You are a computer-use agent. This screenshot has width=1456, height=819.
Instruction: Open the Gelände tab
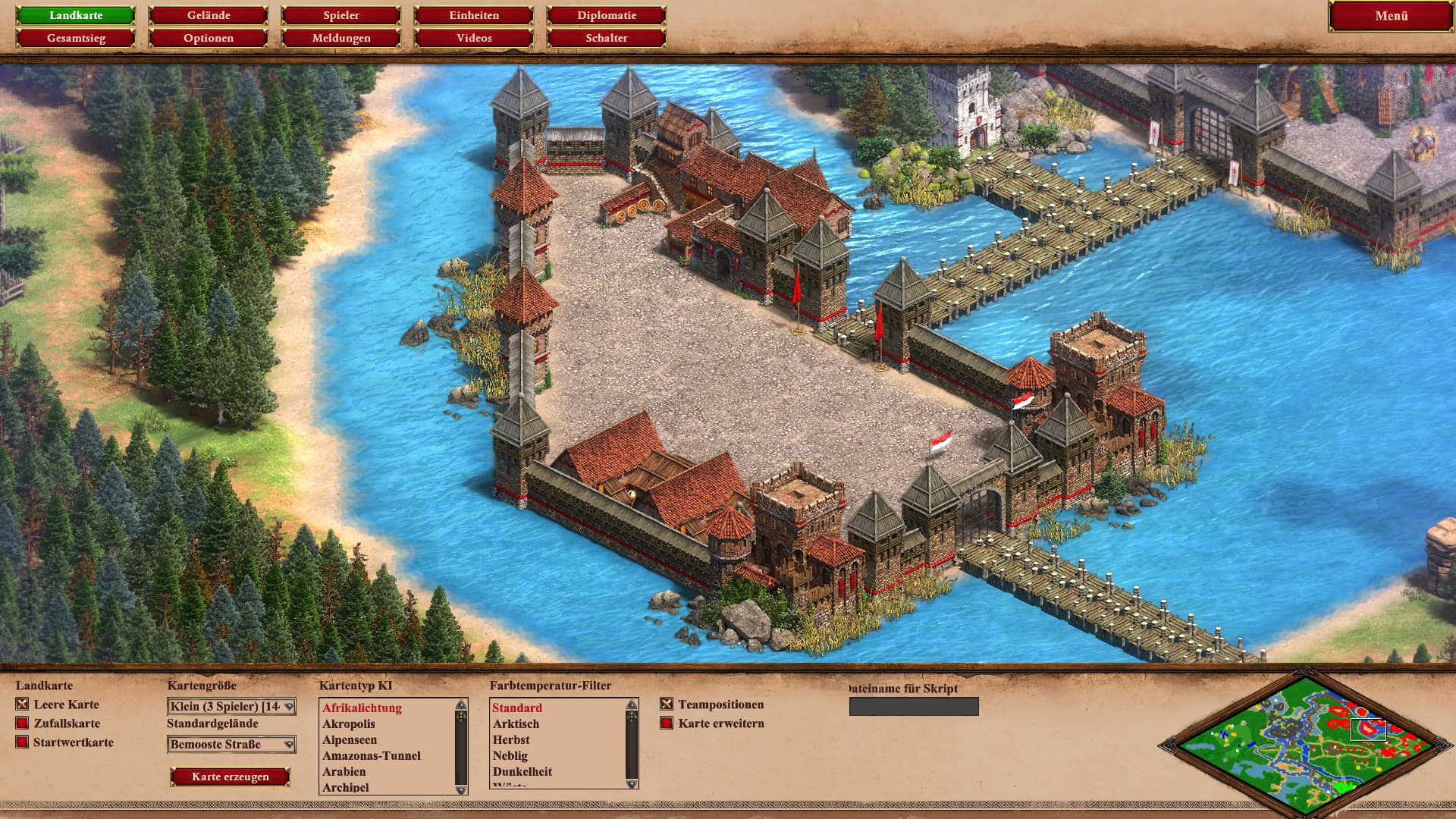(209, 15)
